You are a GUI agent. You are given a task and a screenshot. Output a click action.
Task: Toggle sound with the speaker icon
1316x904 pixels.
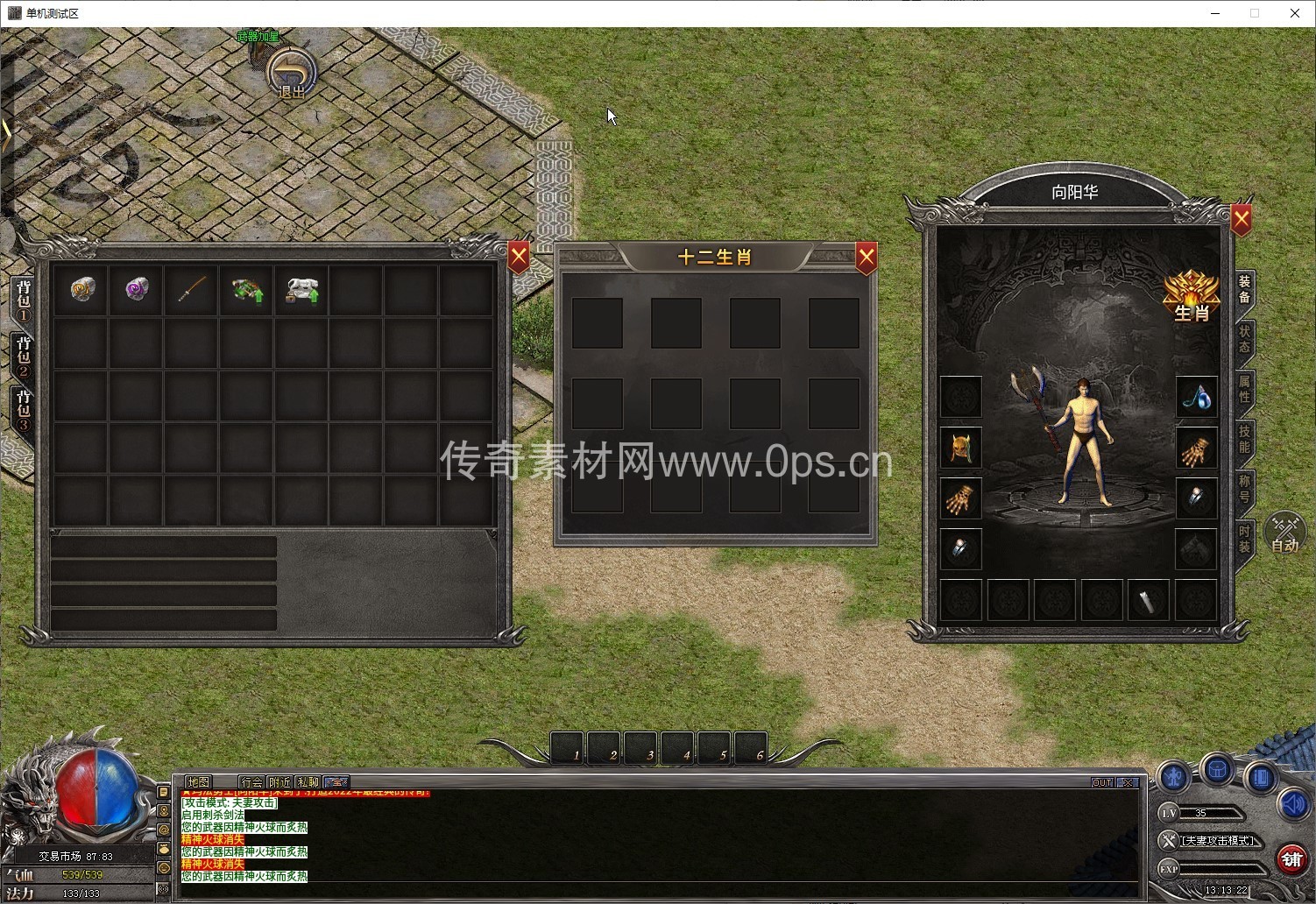(1293, 802)
